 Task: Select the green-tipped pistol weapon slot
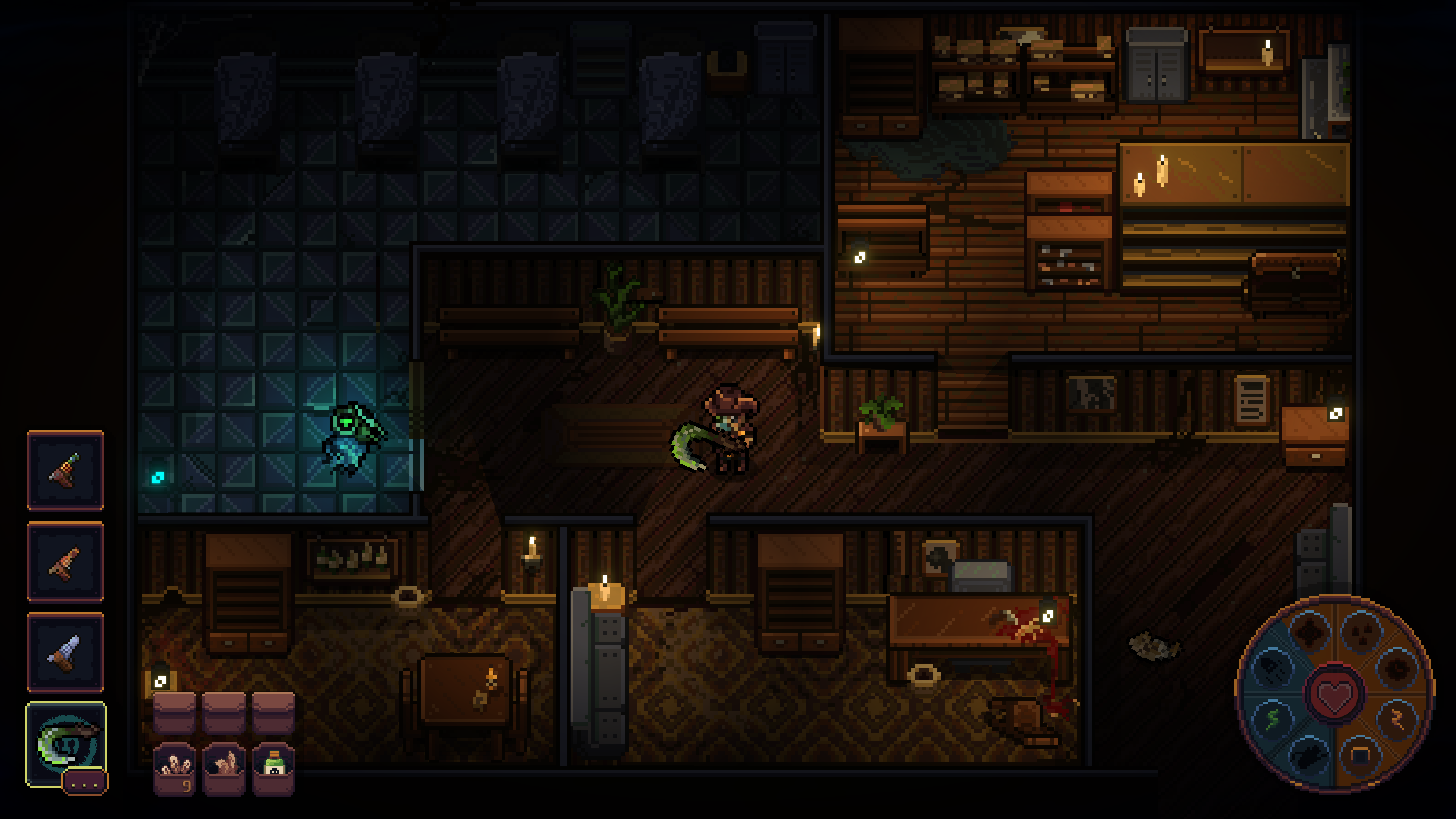pyautogui.click(x=65, y=470)
